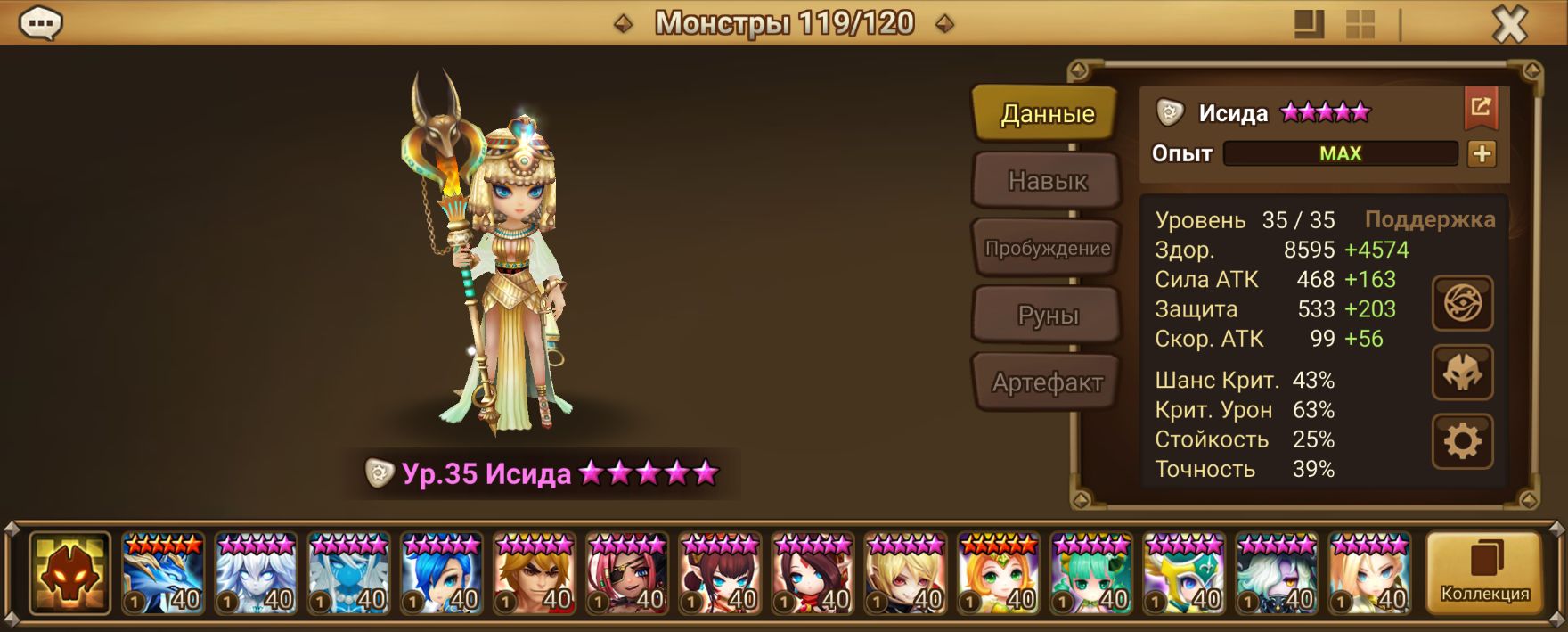Open the Коллекция button
Screen dimensions: 1568x632
[1484, 574]
